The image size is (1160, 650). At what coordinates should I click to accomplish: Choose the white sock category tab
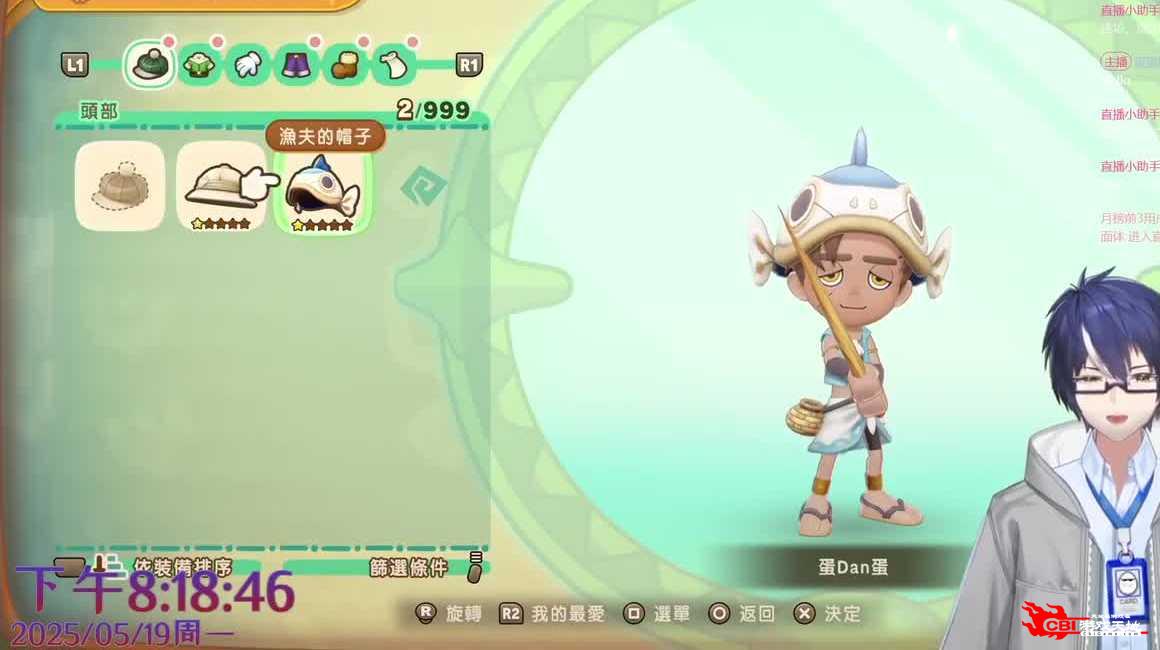pos(393,66)
